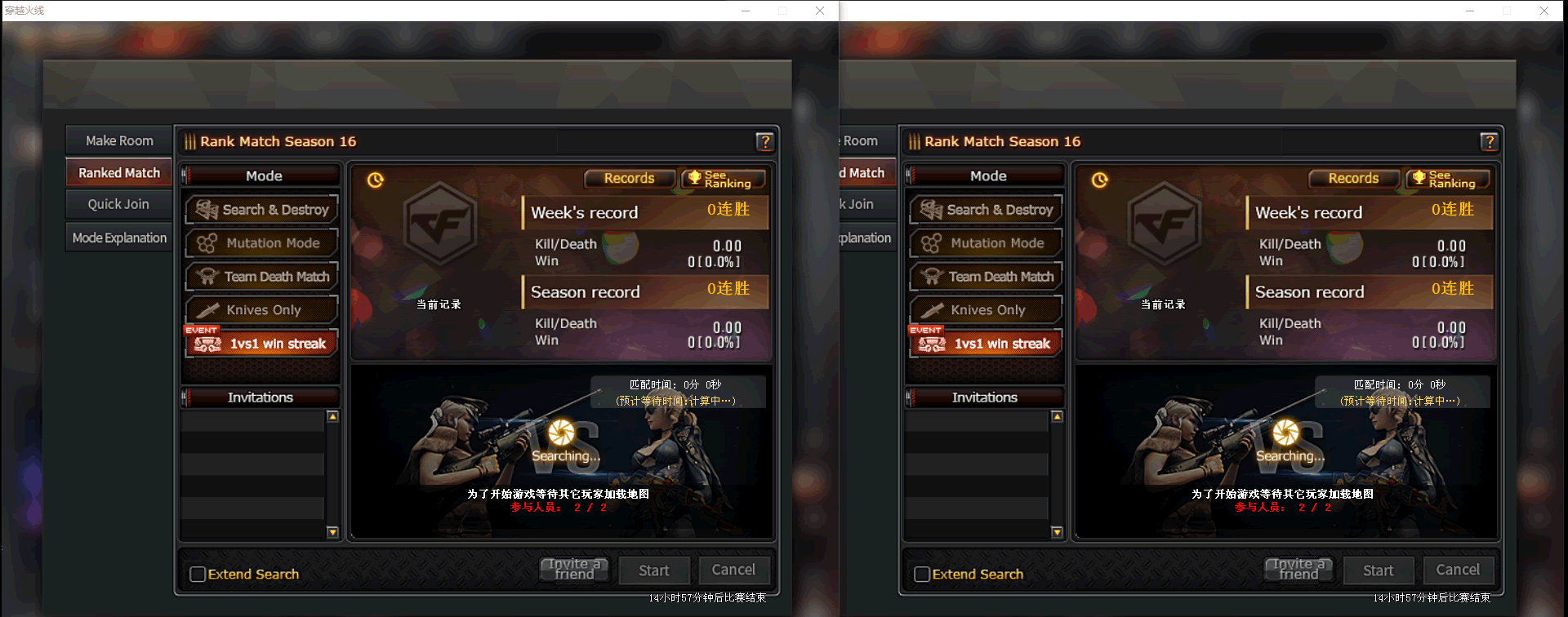This screenshot has height=617, width=1568.
Task: Click See Ranking in the right window
Action: tap(1448, 179)
